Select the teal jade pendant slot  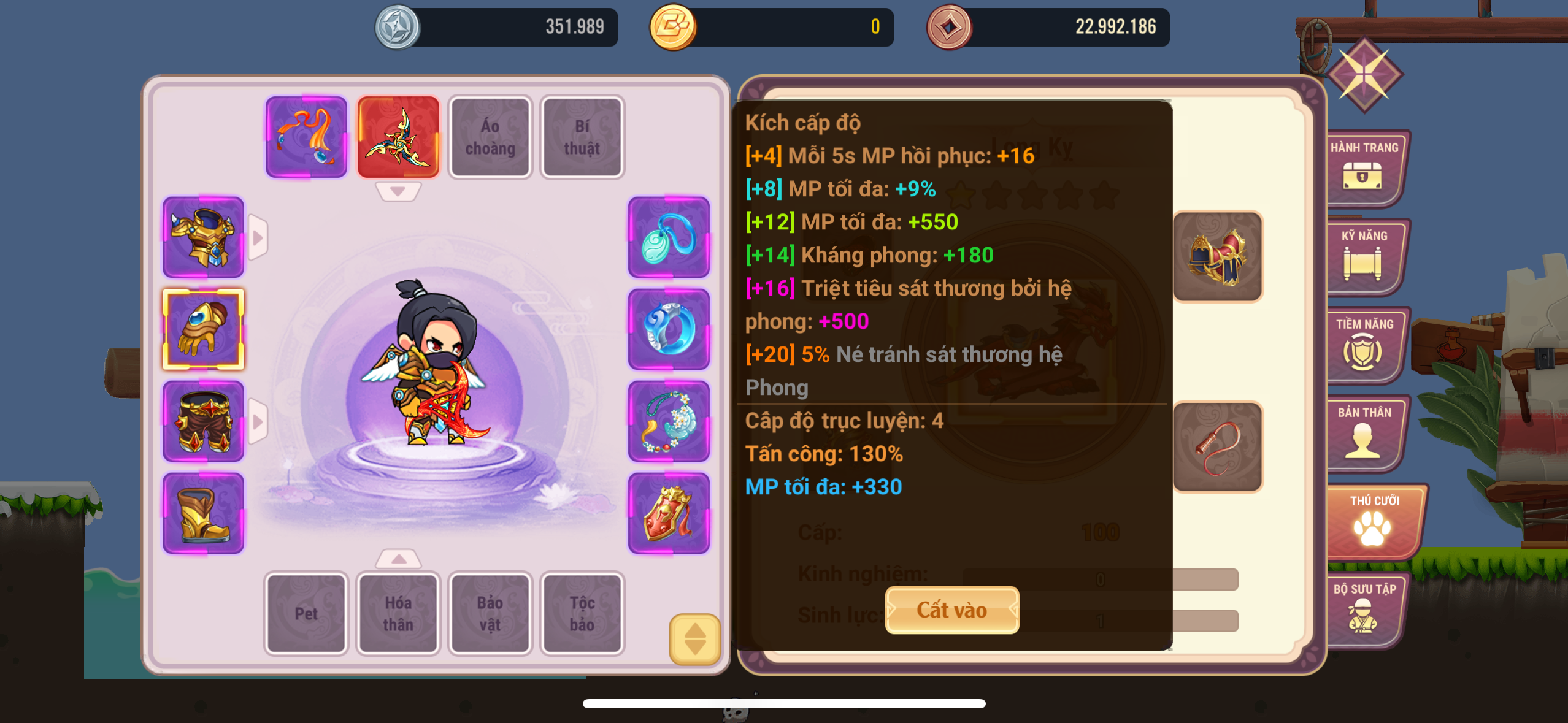coord(669,238)
